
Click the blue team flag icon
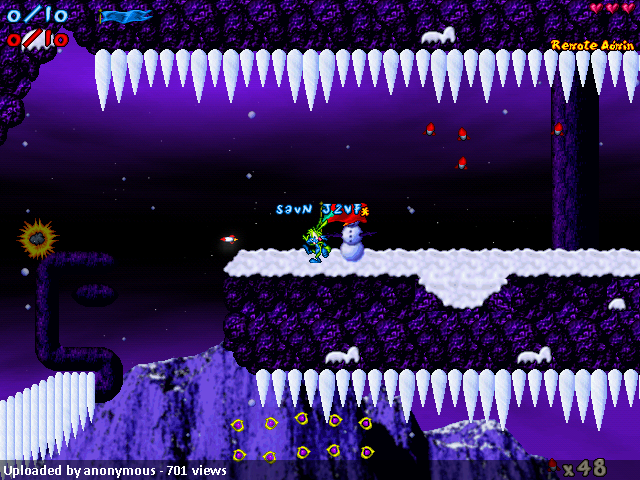127,16
